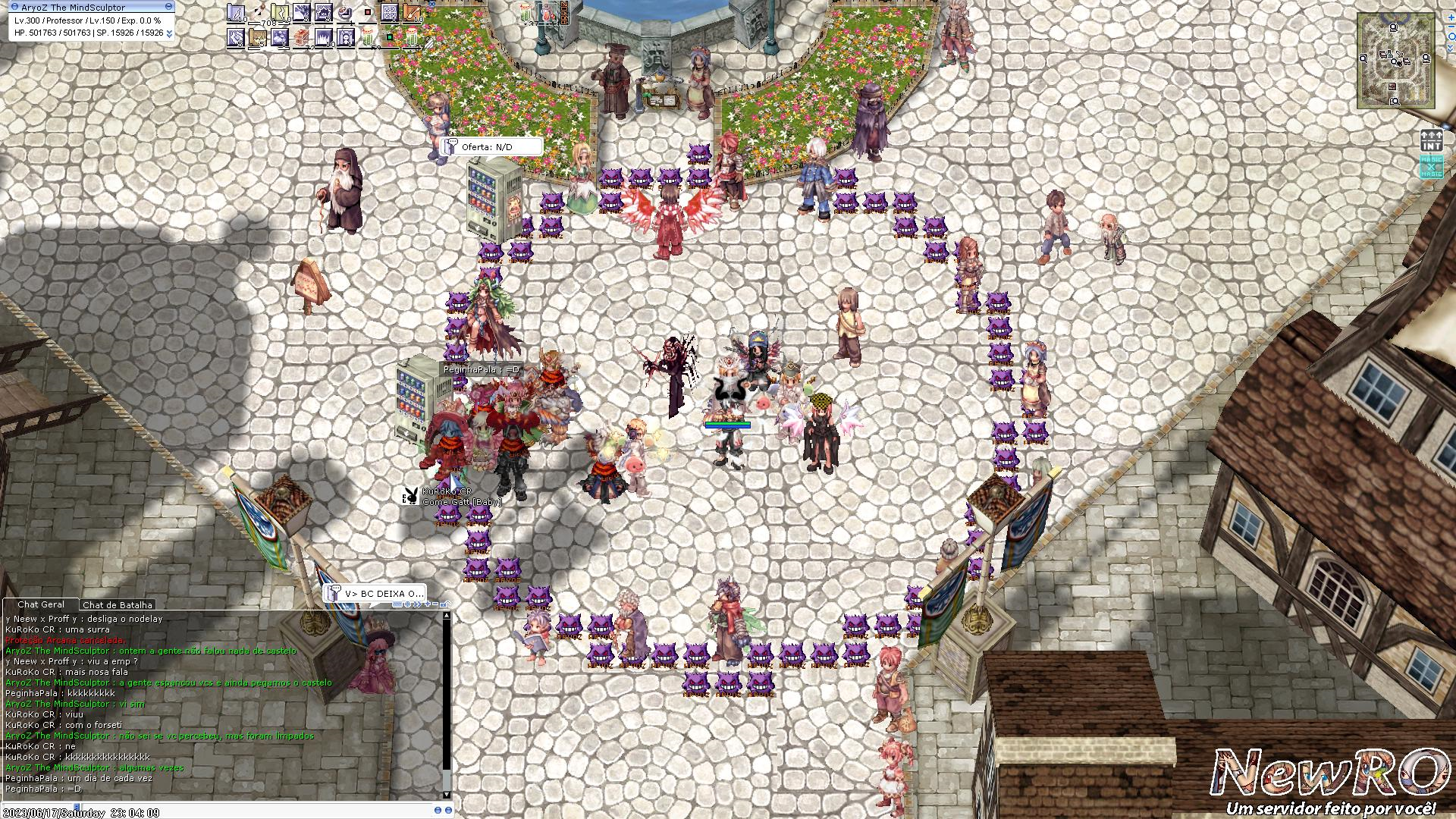Open the minimap
This screenshot has width=1456, height=819.
tap(1395, 61)
